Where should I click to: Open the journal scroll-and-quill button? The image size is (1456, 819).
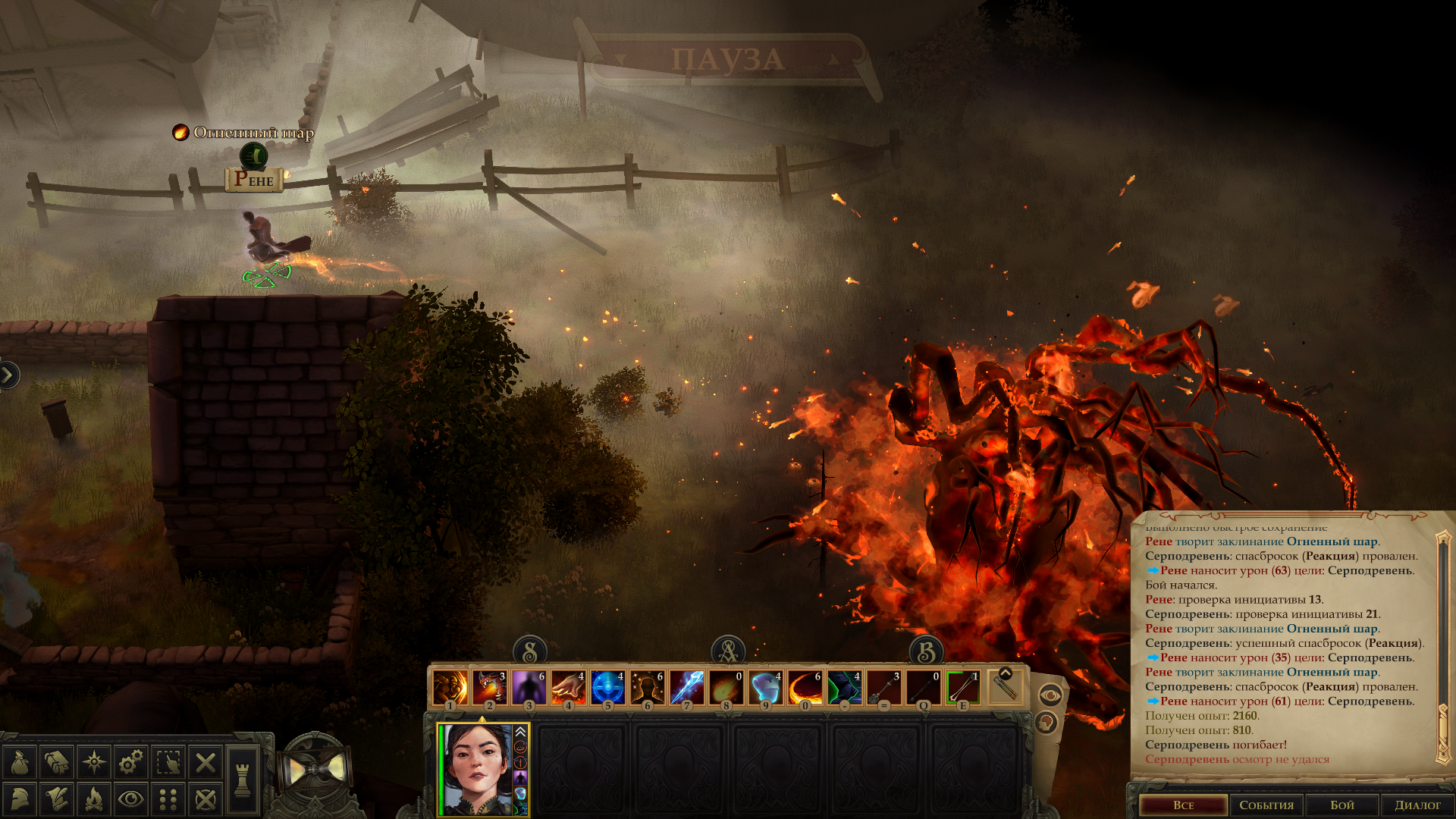pos(57,799)
